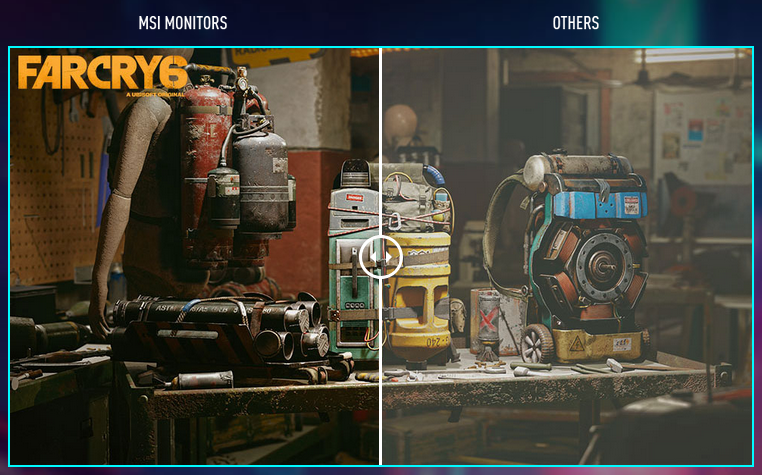Click the comparison slider handle with arrows
The image size is (762, 475).
381,256
